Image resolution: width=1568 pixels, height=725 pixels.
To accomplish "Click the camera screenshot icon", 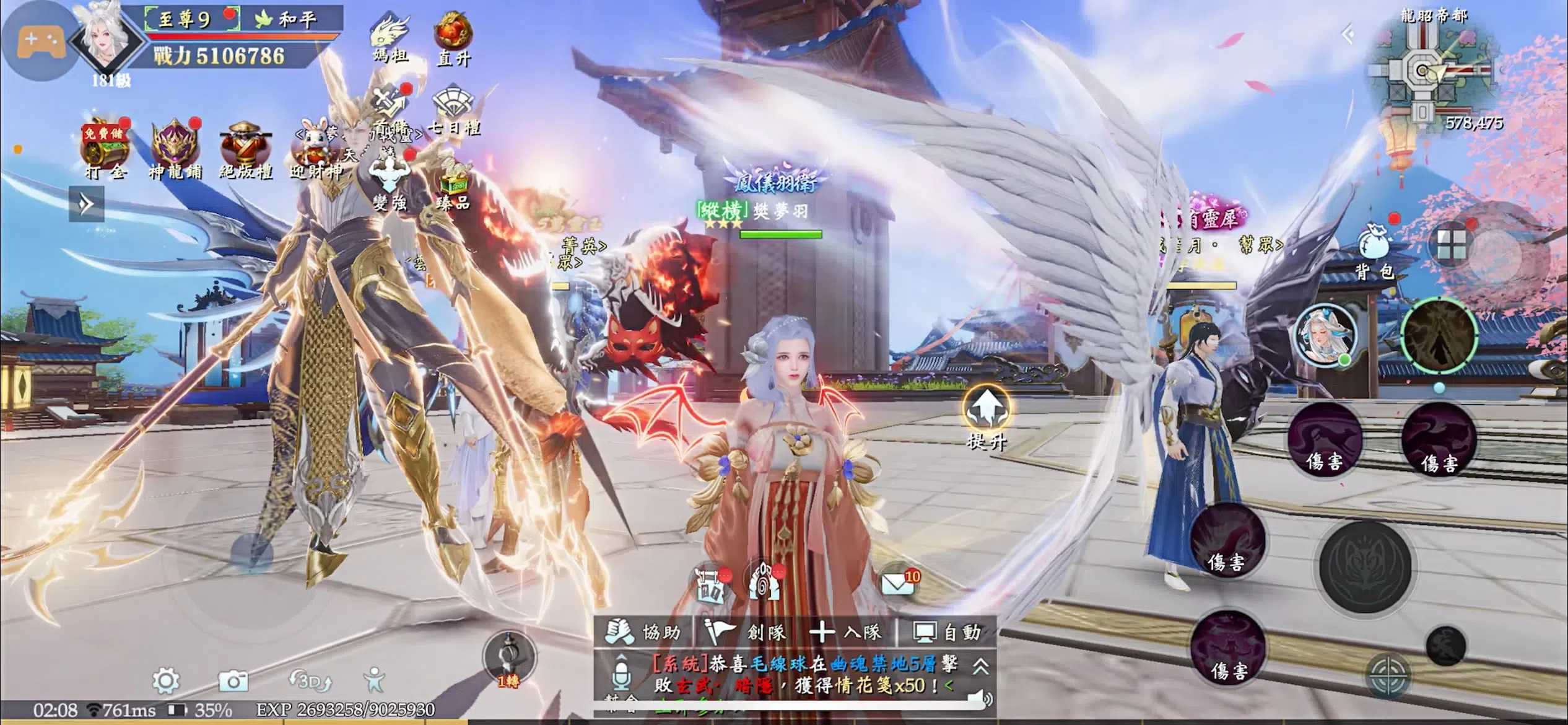I will [233, 682].
